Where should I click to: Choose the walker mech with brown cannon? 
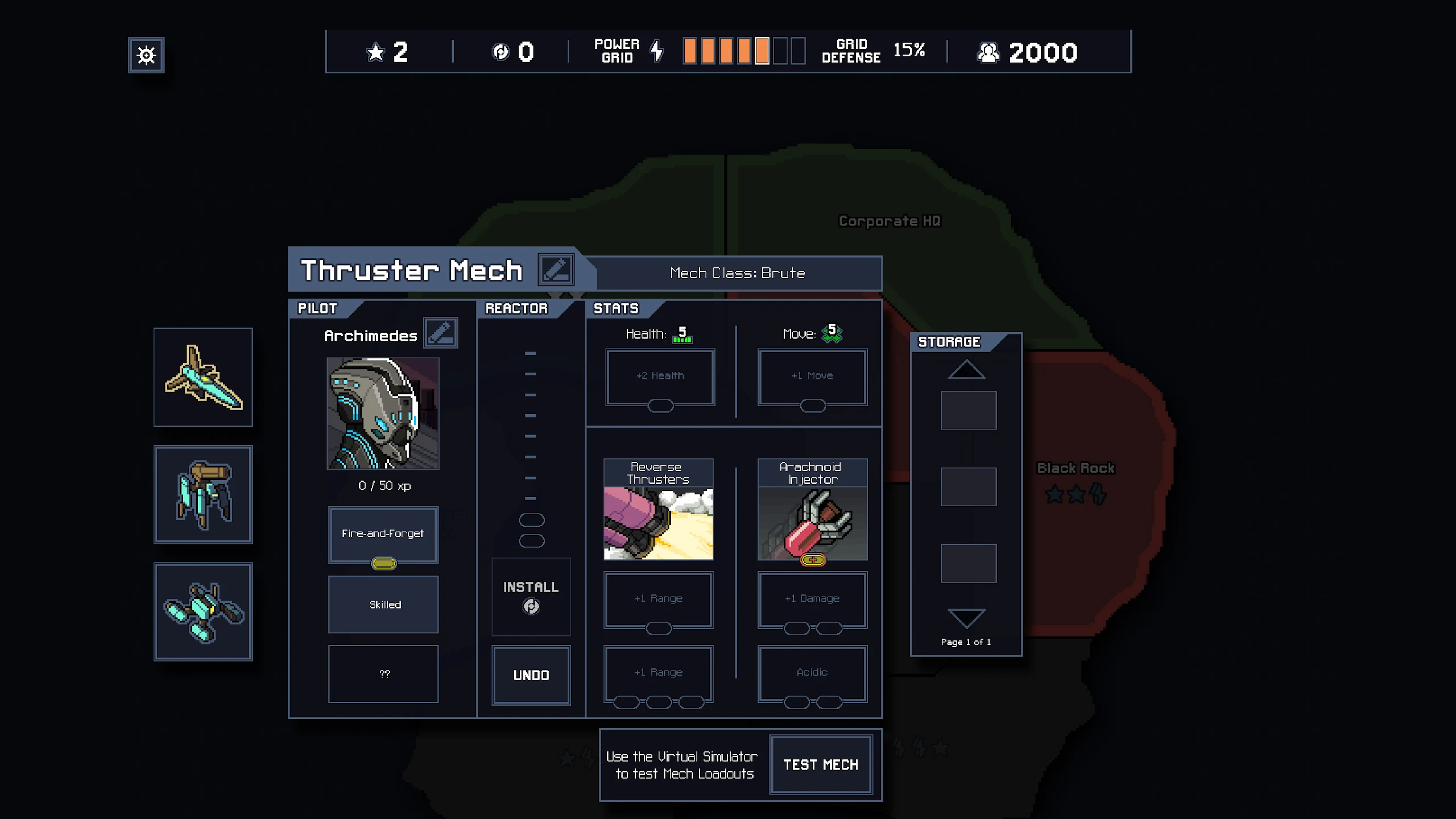[203, 494]
